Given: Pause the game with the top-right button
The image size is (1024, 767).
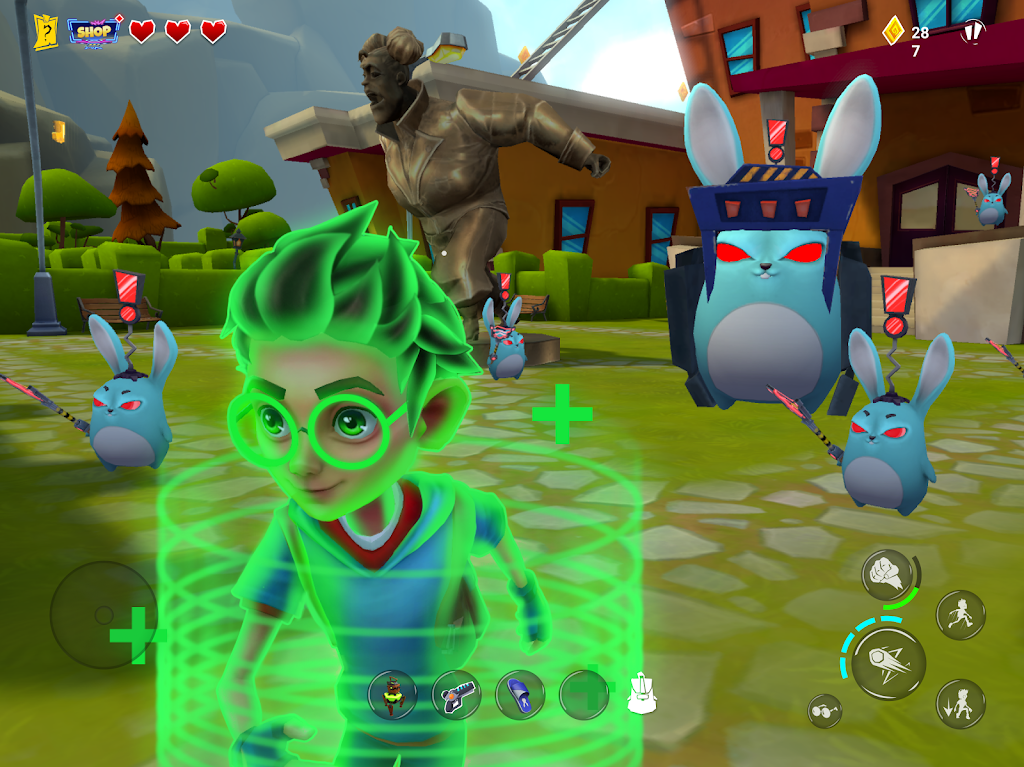Looking at the screenshot, I should tap(972, 32).
